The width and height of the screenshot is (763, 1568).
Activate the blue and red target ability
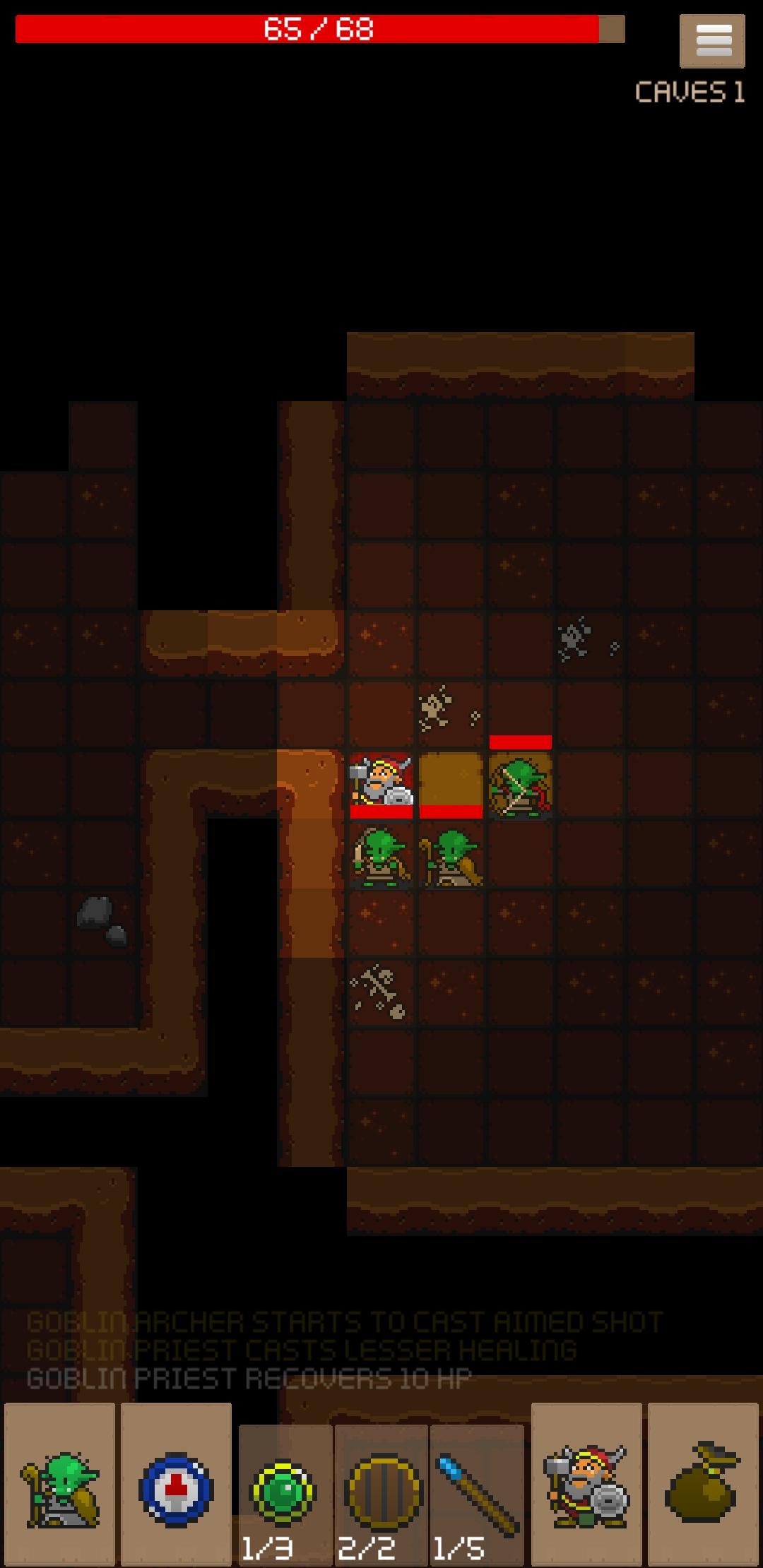[176, 1486]
